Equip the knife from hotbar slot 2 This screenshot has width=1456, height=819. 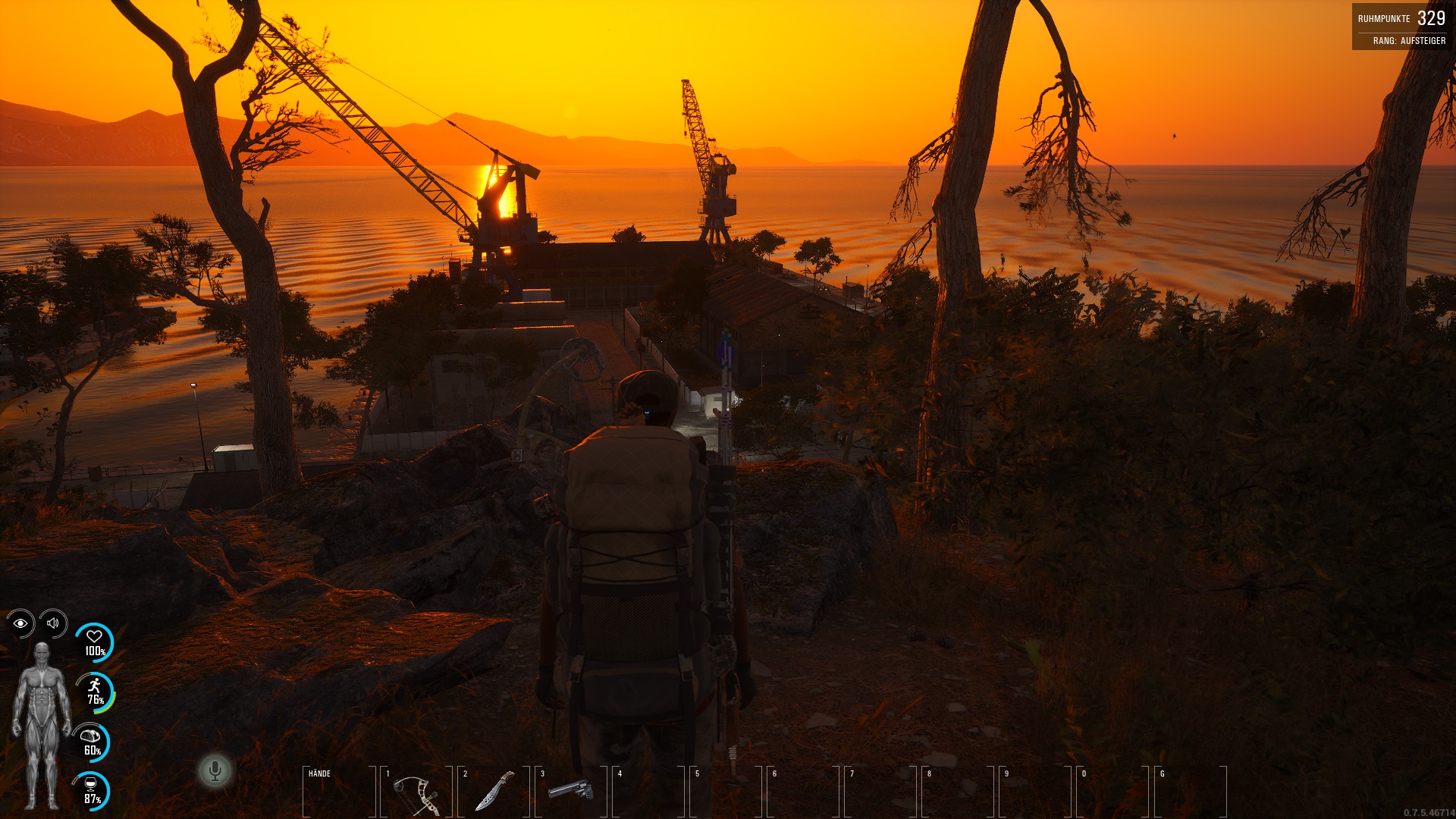(494, 791)
